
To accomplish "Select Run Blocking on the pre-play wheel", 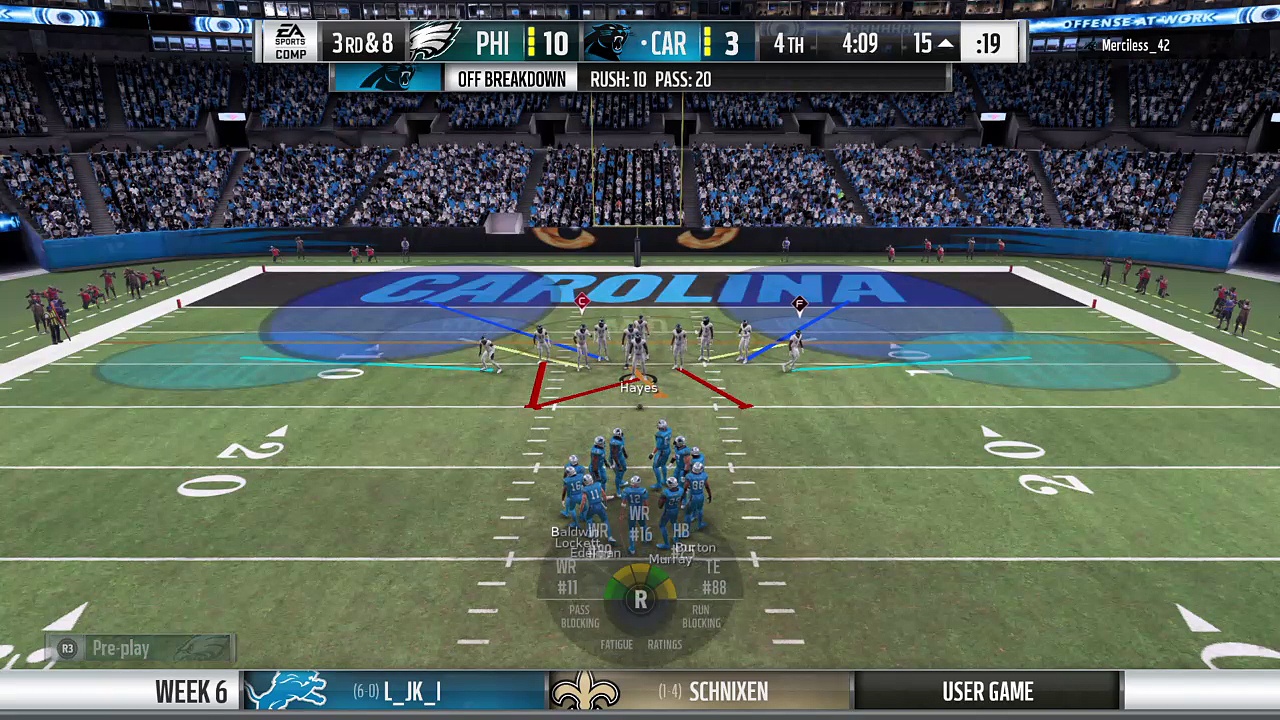I will [701, 616].
